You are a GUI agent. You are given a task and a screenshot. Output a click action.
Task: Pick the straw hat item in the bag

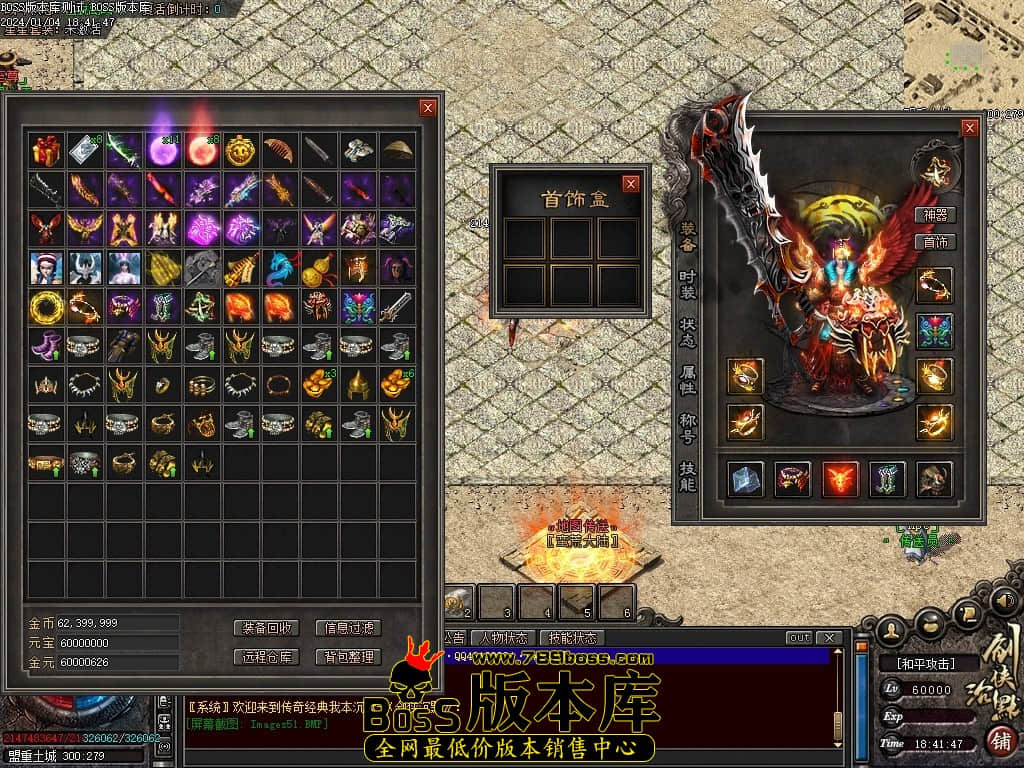click(397, 151)
